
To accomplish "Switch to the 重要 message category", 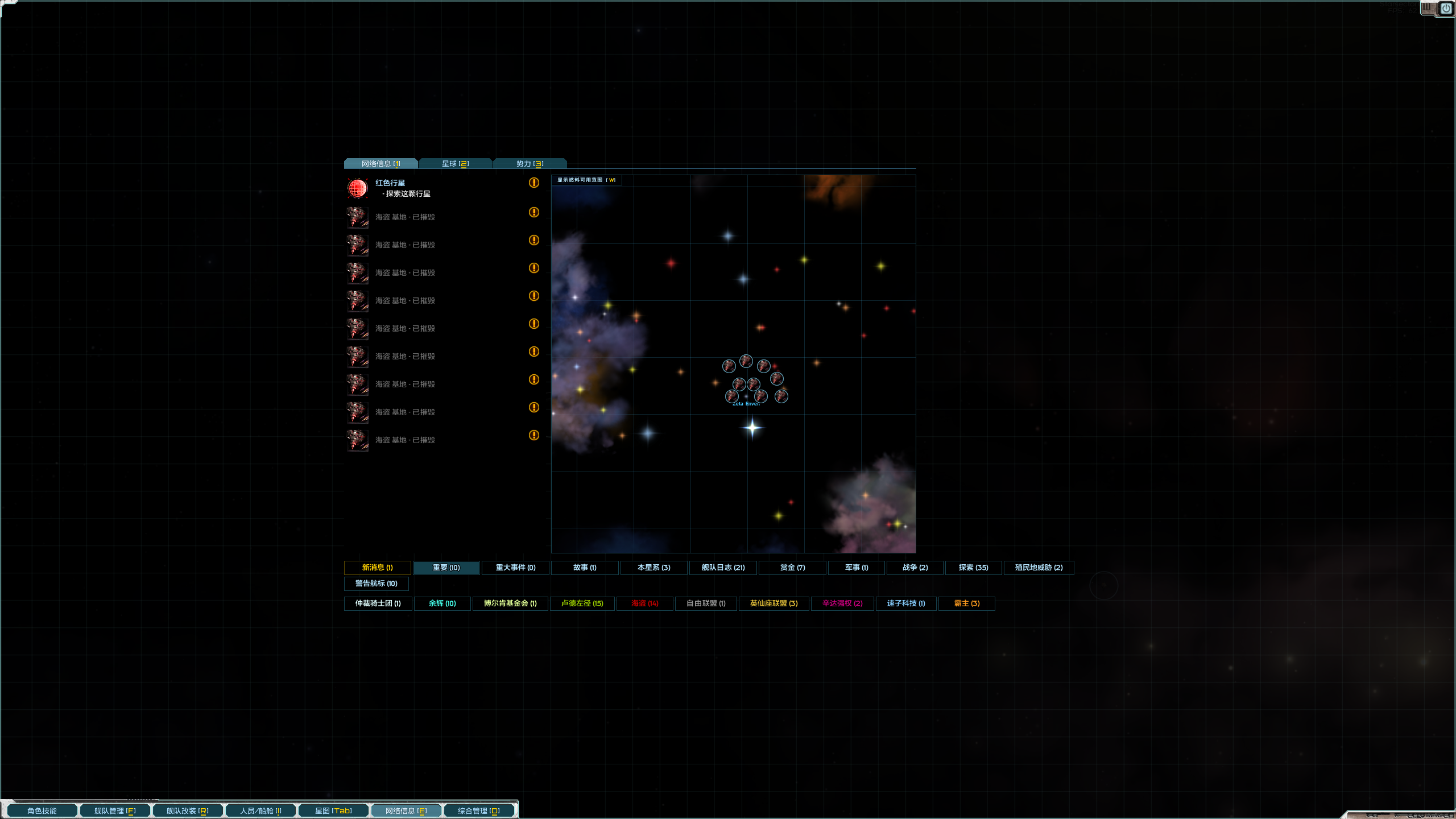I will (x=446, y=568).
